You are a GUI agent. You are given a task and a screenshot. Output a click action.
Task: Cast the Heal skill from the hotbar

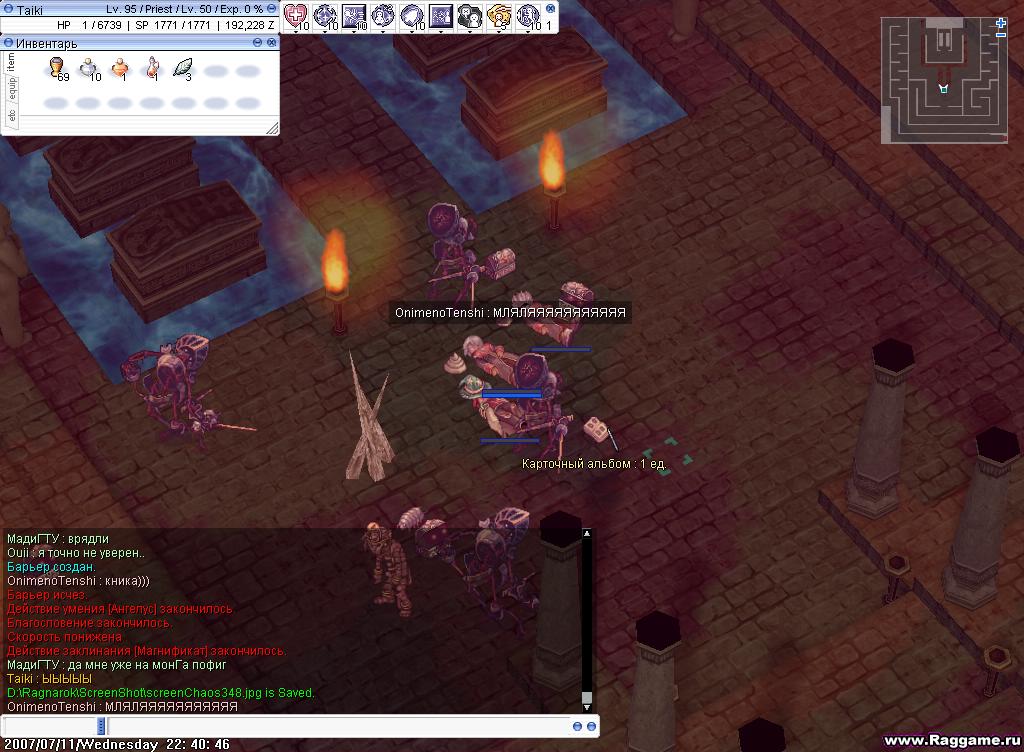pyautogui.click(x=297, y=15)
